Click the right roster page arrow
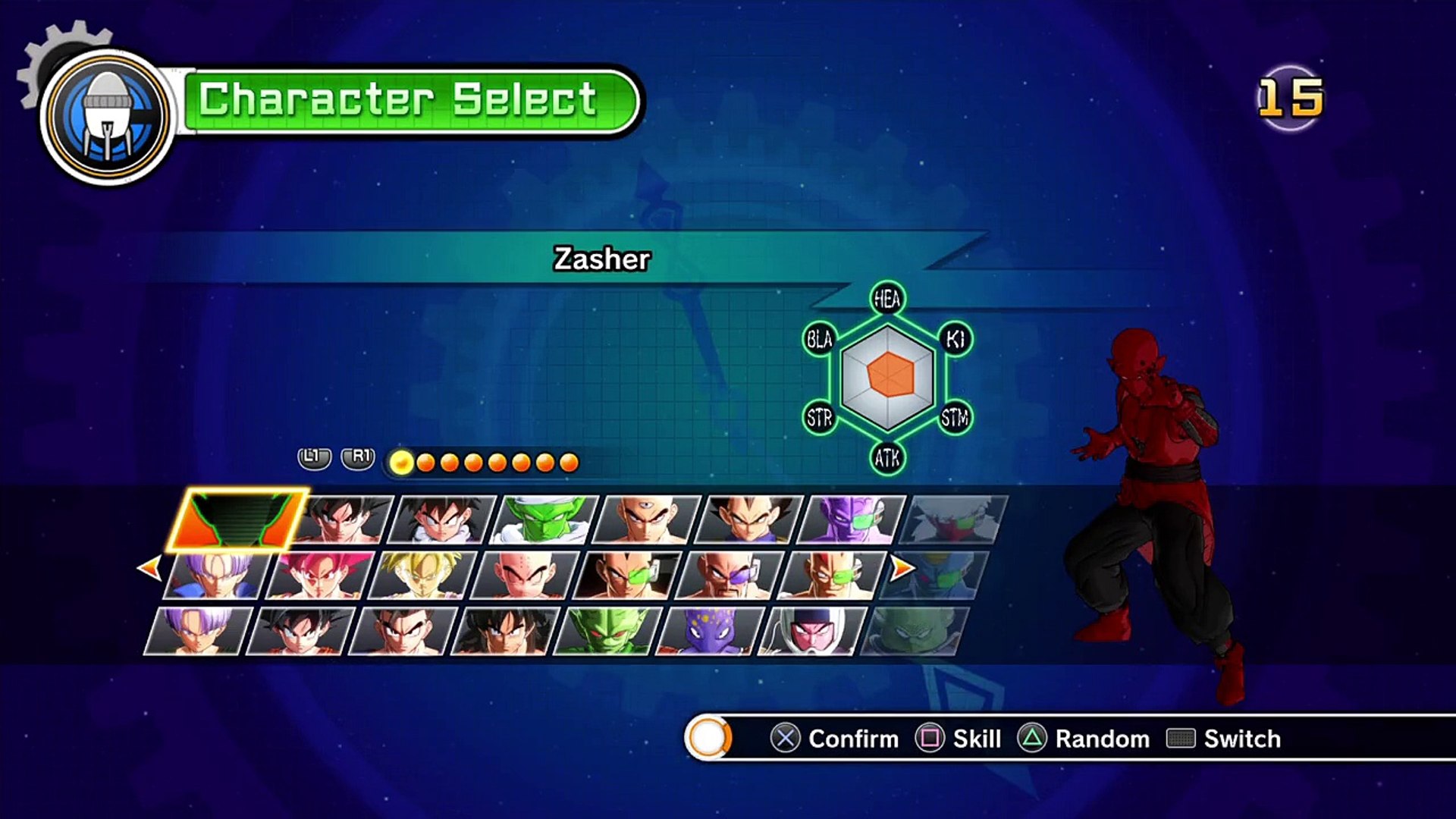This screenshot has height=819, width=1456. (902, 567)
